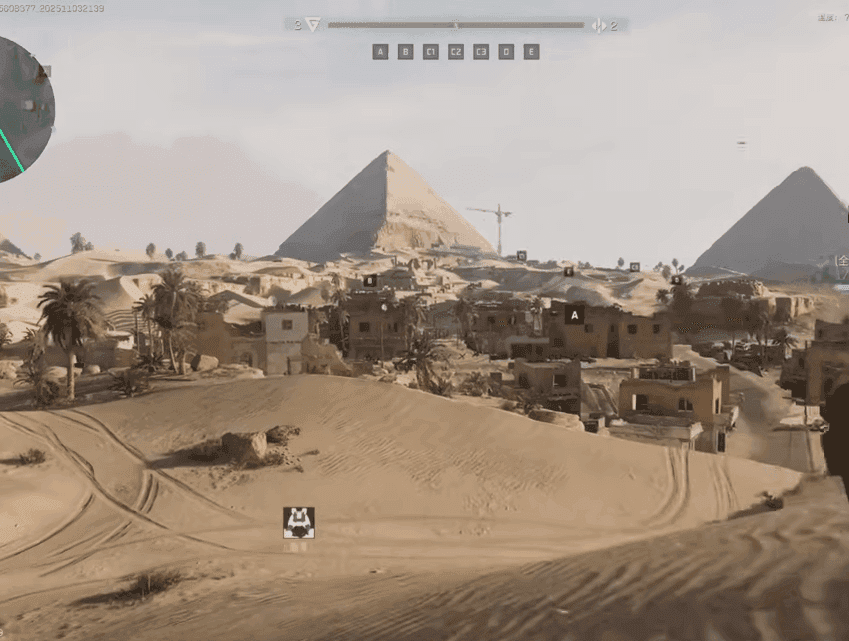Screen dimensions: 849x641
Task: Open the circular minimap
Action: (x=18, y=108)
